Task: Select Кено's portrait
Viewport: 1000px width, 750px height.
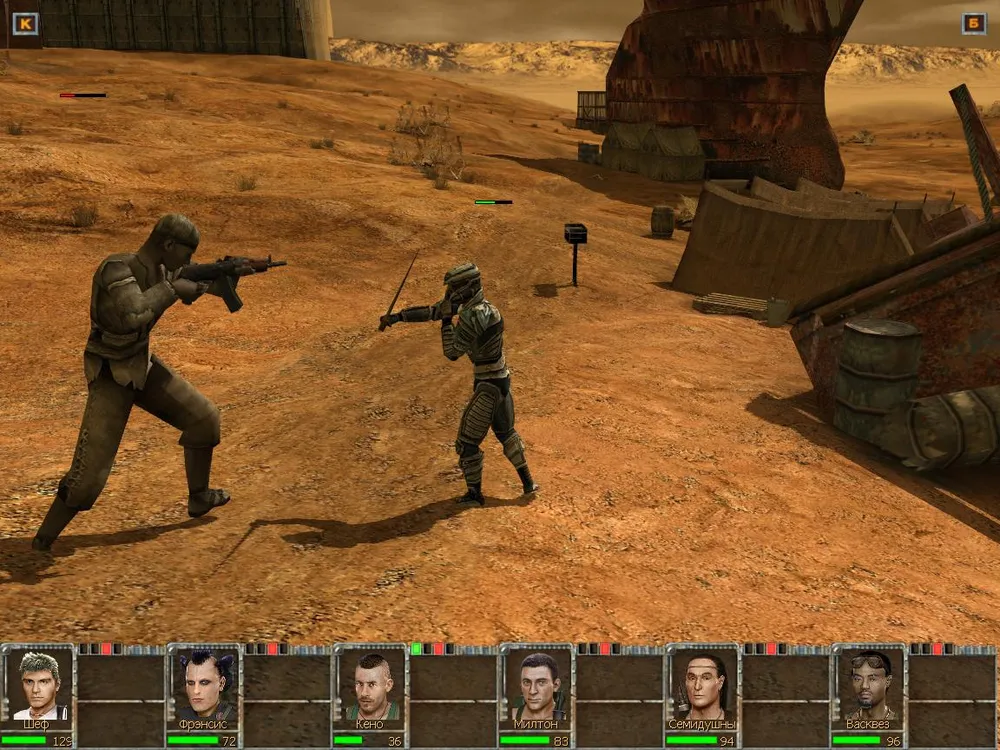Action: [371, 685]
